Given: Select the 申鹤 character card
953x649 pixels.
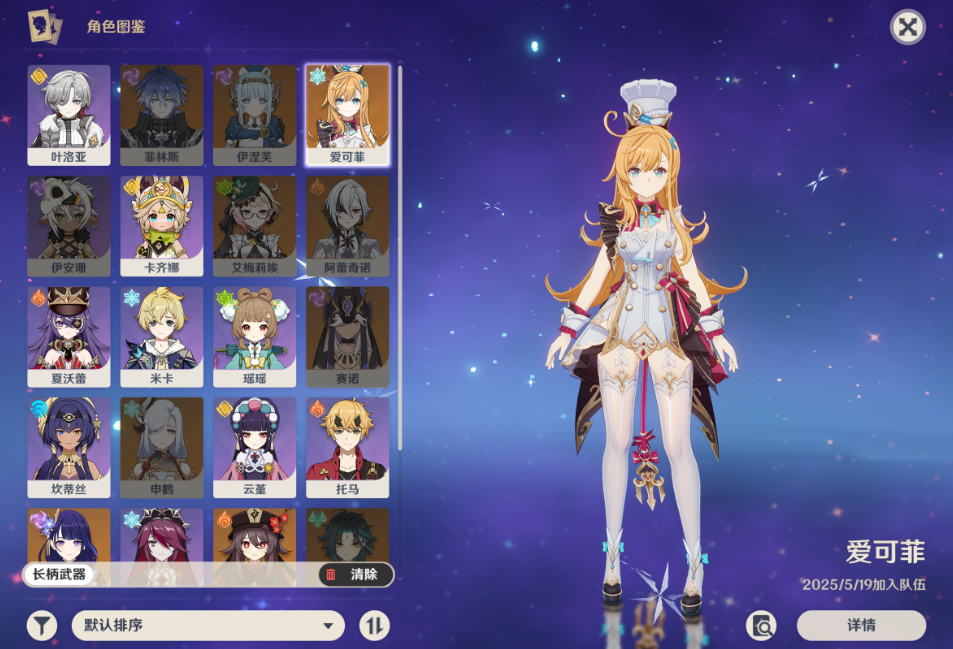Looking at the screenshot, I should [x=162, y=447].
